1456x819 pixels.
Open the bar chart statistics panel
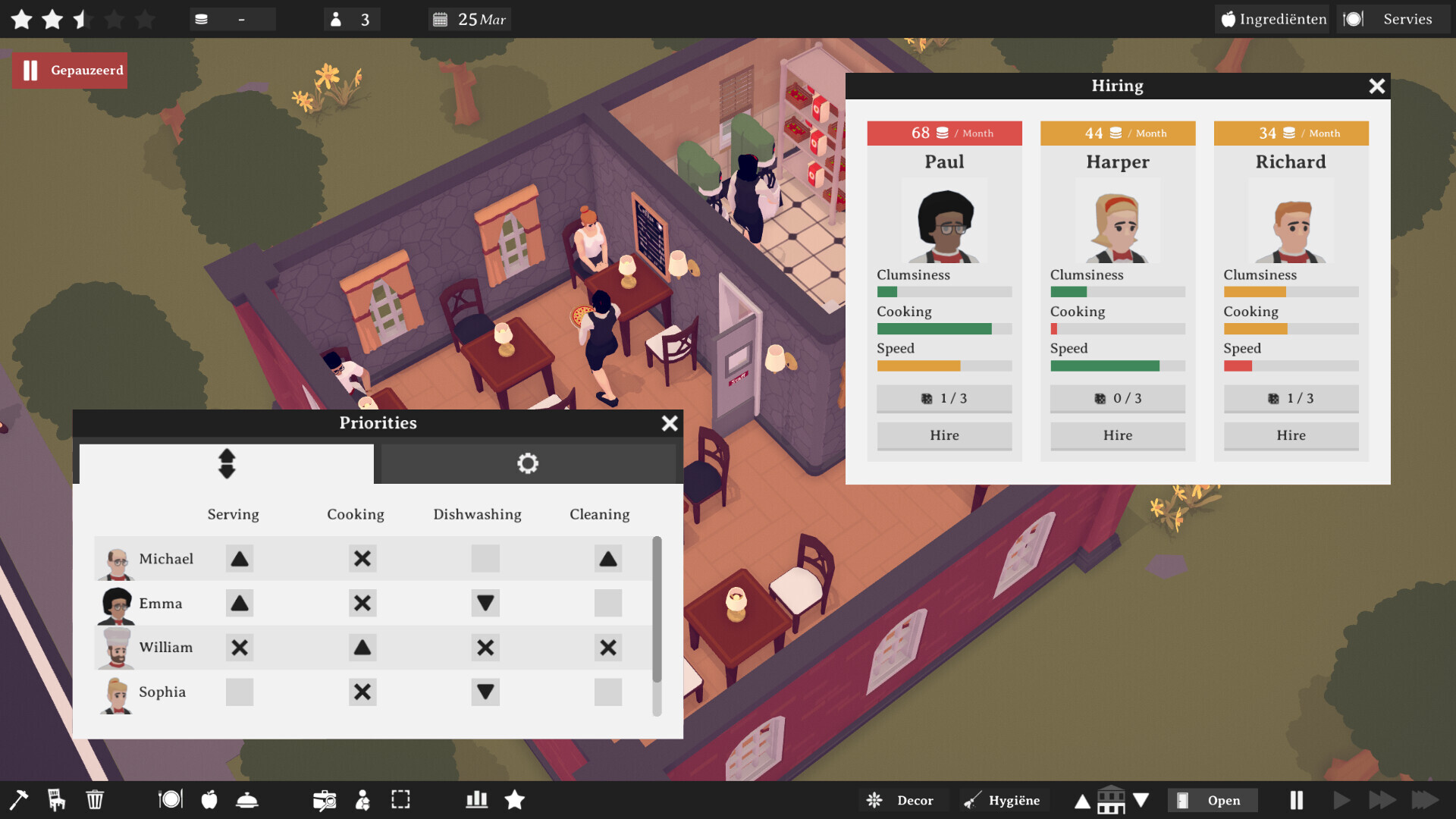(x=475, y=799)
